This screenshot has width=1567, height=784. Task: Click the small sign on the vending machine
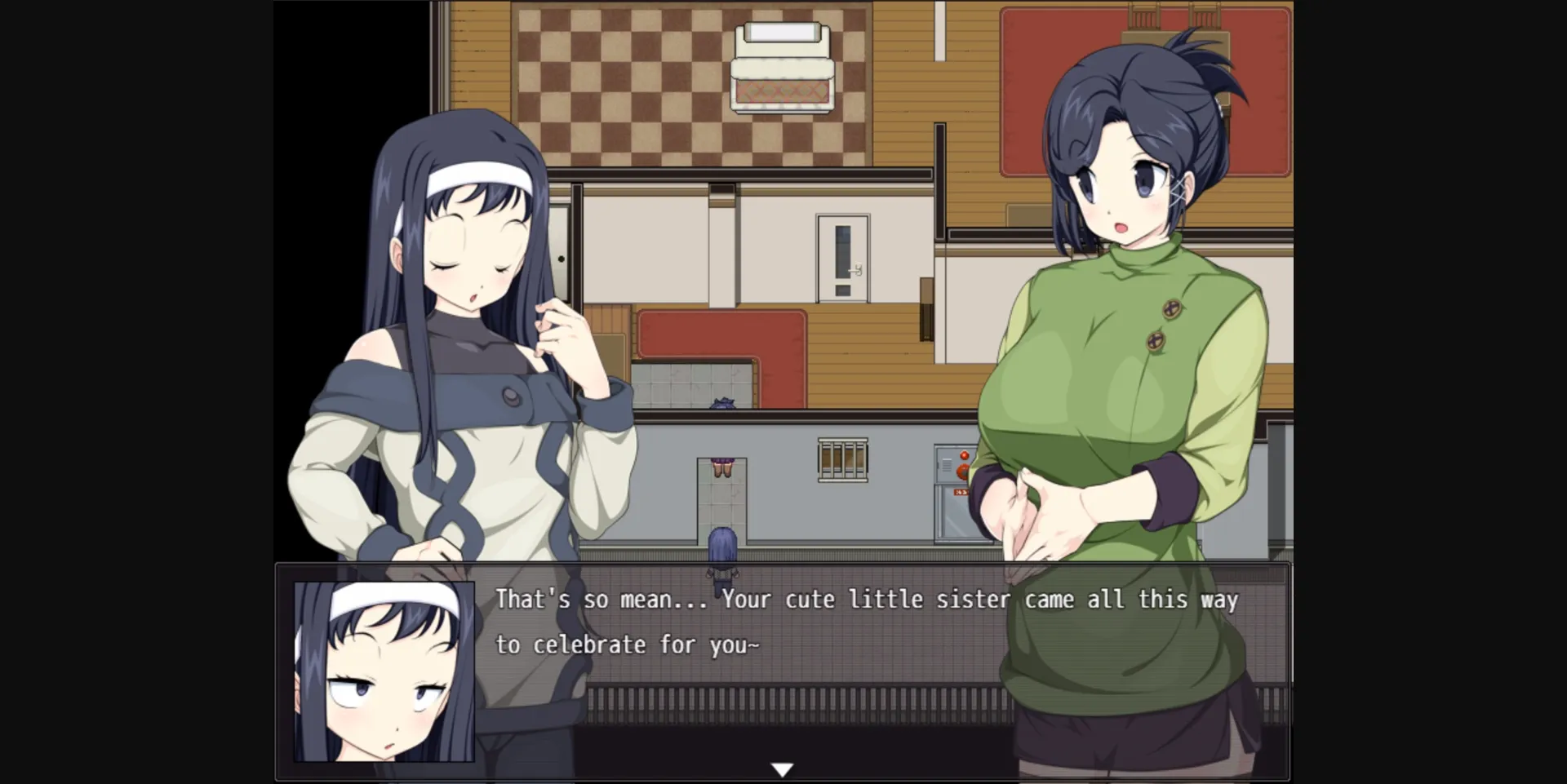pyautogui.click(x=961, y=493)
